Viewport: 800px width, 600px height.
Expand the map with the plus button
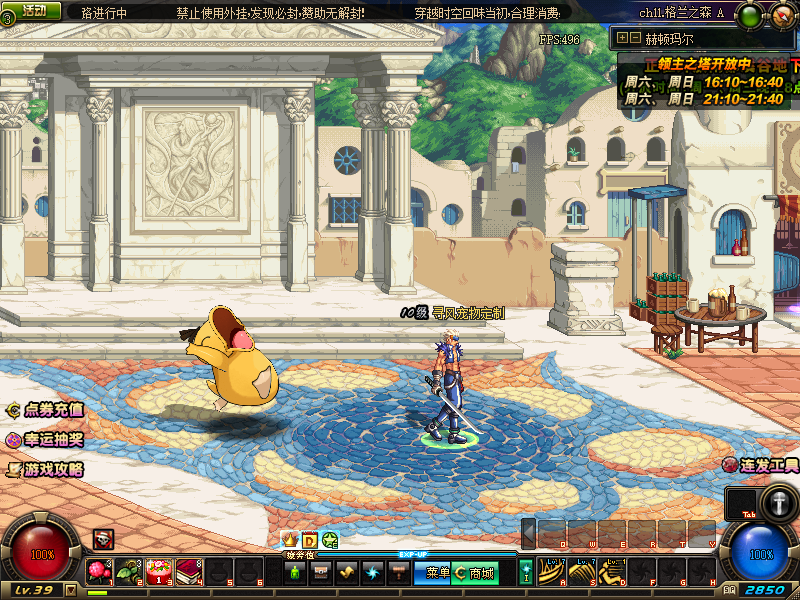click(623, 38)
